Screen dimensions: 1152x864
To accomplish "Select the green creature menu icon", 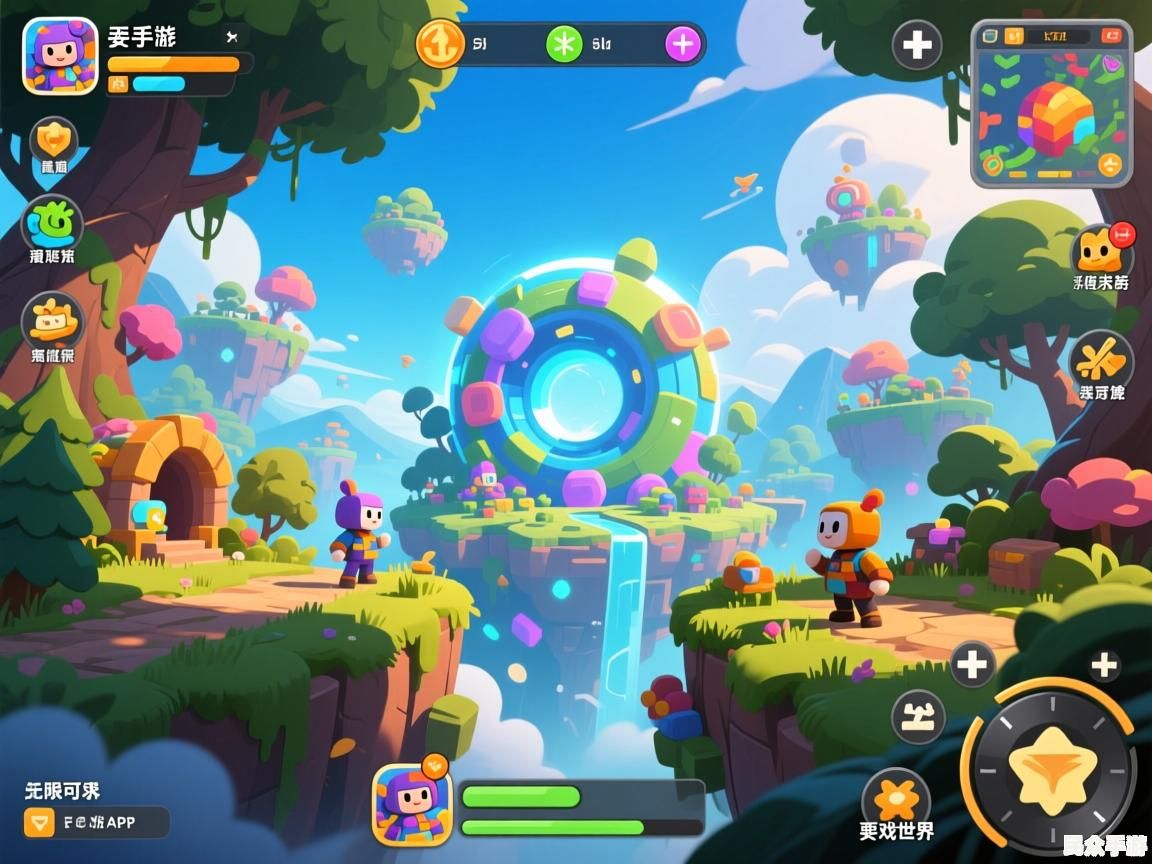I will [x=52, y=222].
